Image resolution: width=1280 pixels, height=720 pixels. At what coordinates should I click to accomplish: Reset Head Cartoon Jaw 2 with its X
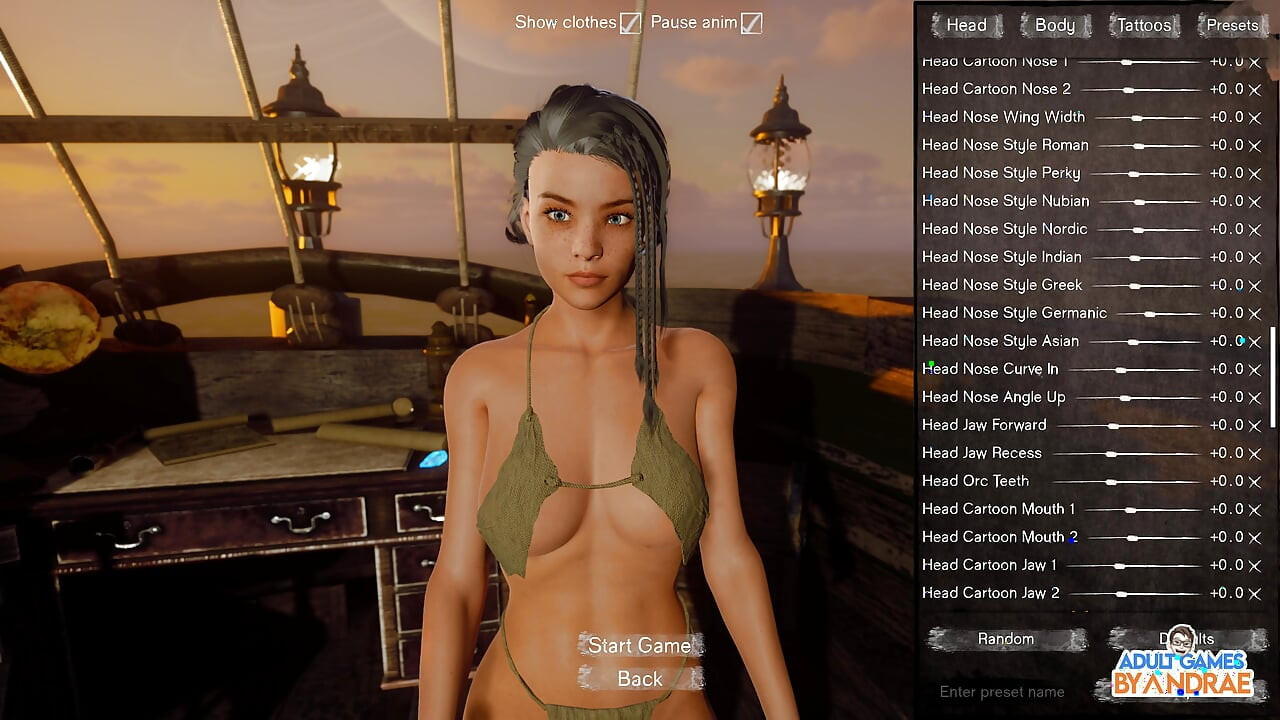1254,594
